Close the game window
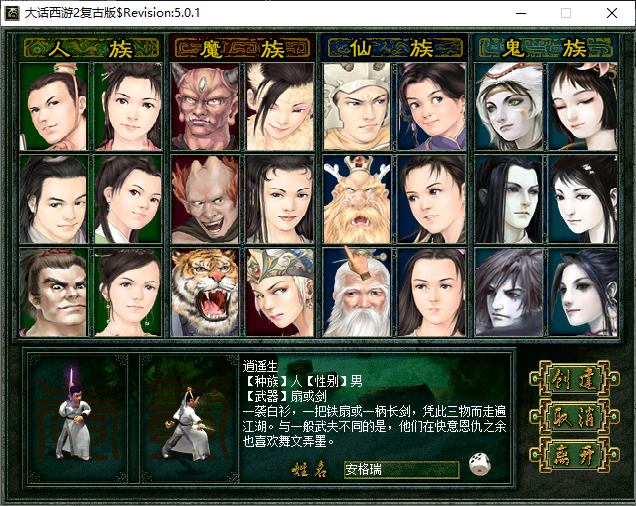 click(x=611, y=14)
